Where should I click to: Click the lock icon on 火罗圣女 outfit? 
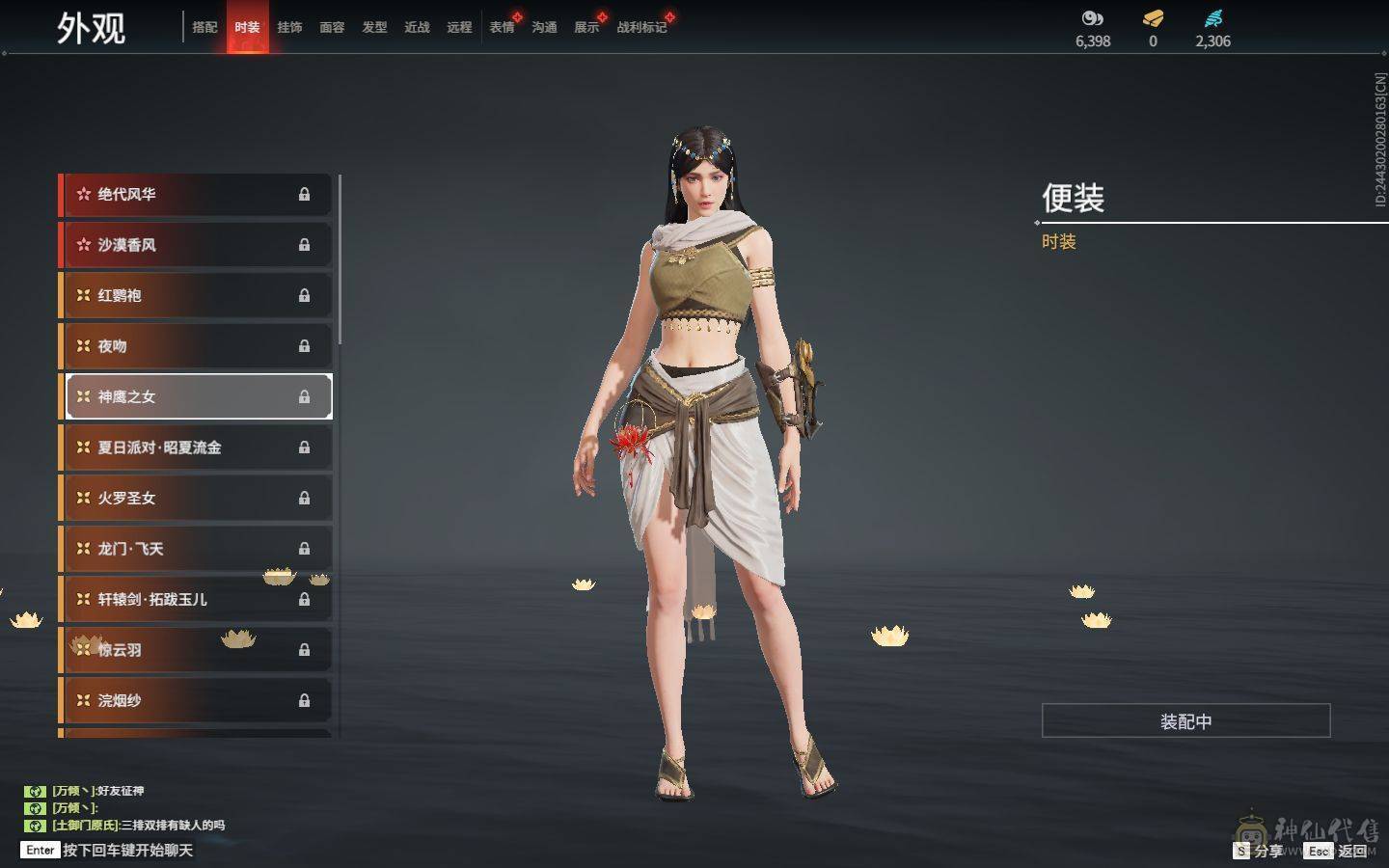click(305, 498)
